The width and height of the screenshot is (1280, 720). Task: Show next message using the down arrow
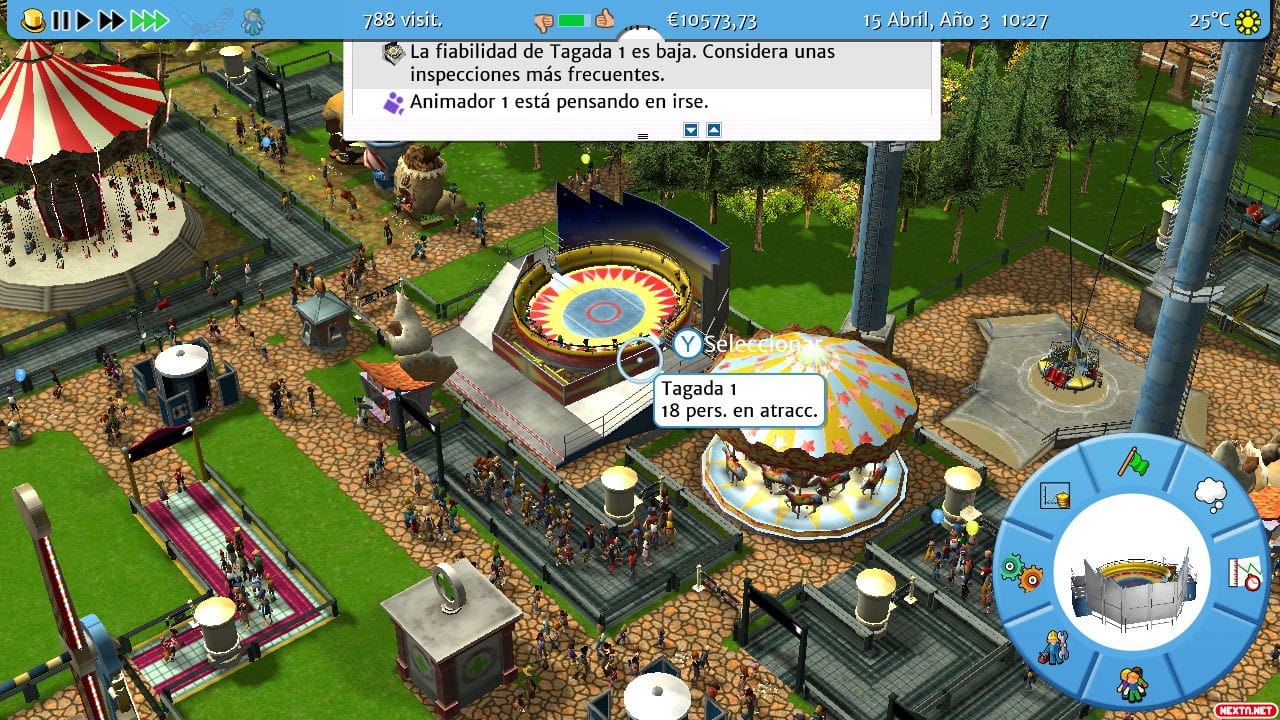tap(690, 132)
